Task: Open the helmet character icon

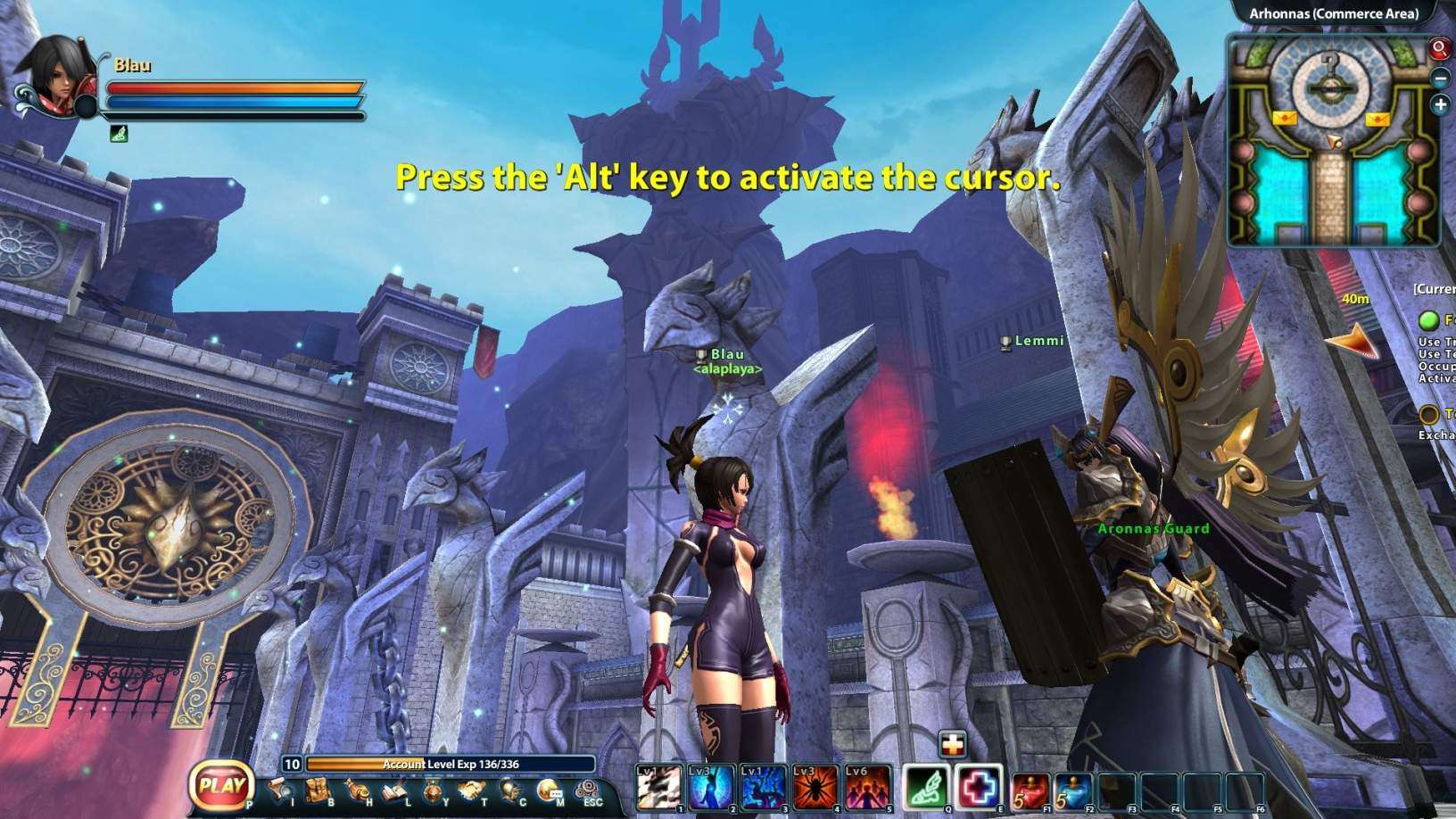Action: (511, 790)
